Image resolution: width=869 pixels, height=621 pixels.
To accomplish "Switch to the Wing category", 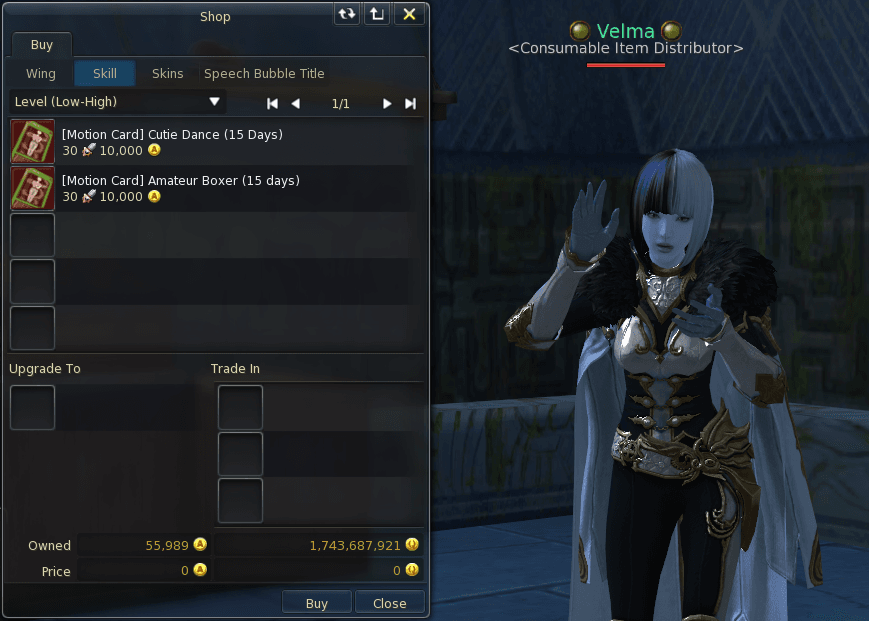I will (41, 74).
